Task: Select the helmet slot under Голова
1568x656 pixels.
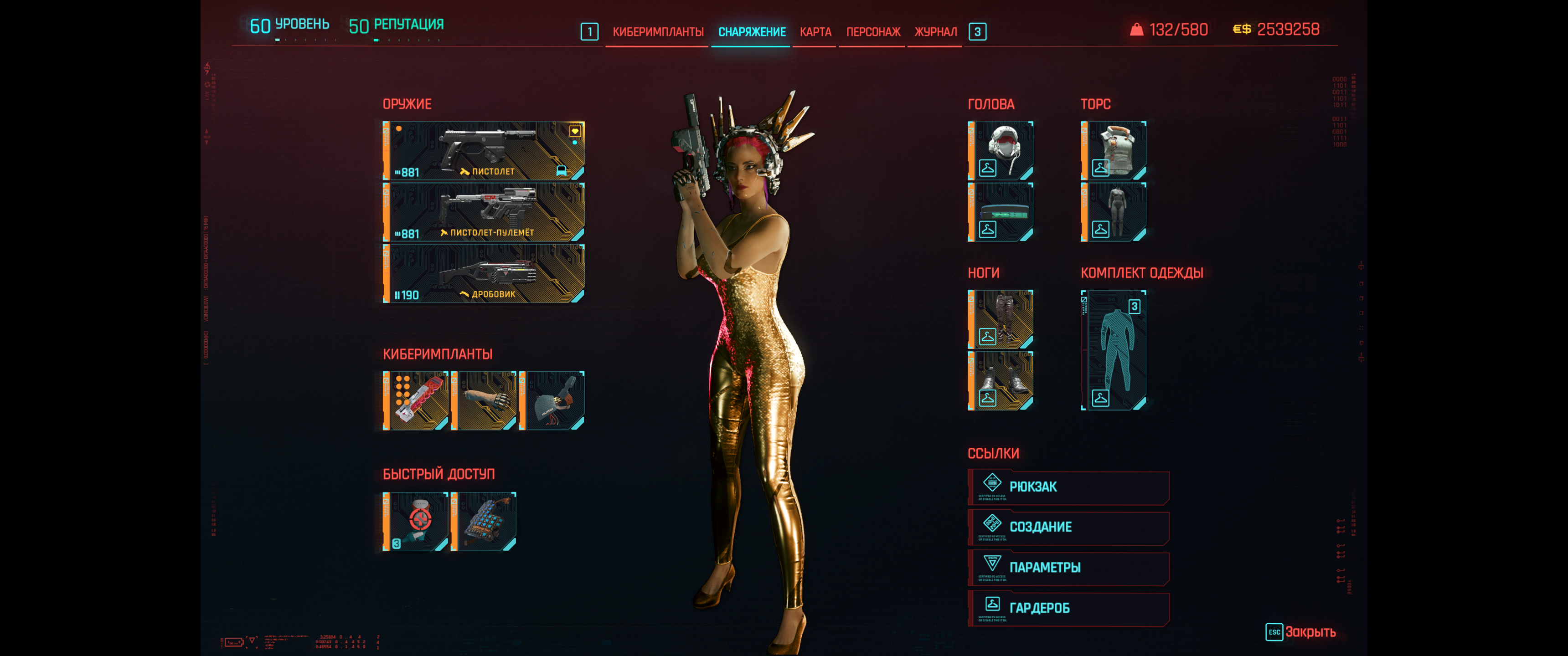Action: (1001, 150)
